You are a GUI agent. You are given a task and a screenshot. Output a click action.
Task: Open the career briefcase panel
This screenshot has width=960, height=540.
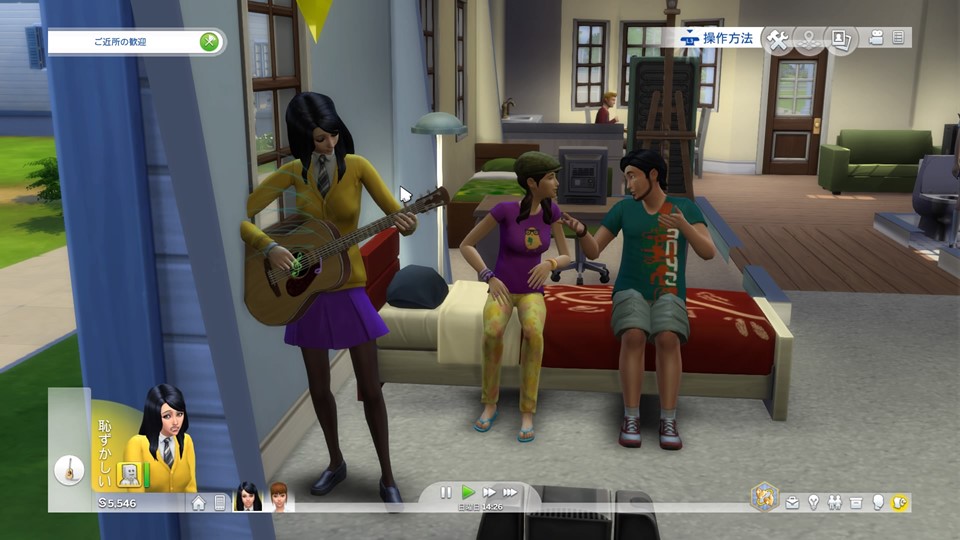[x=792, y=502]
